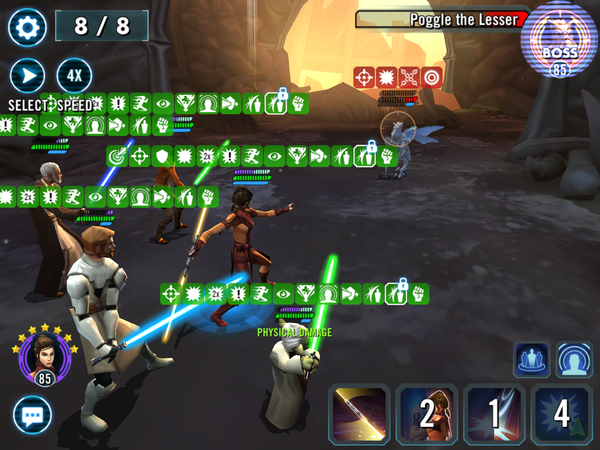Activate the single-figure shield leader icon
The height and width of the screenshot is (450, 600).
pyautogui.click(x=574, y=360)
